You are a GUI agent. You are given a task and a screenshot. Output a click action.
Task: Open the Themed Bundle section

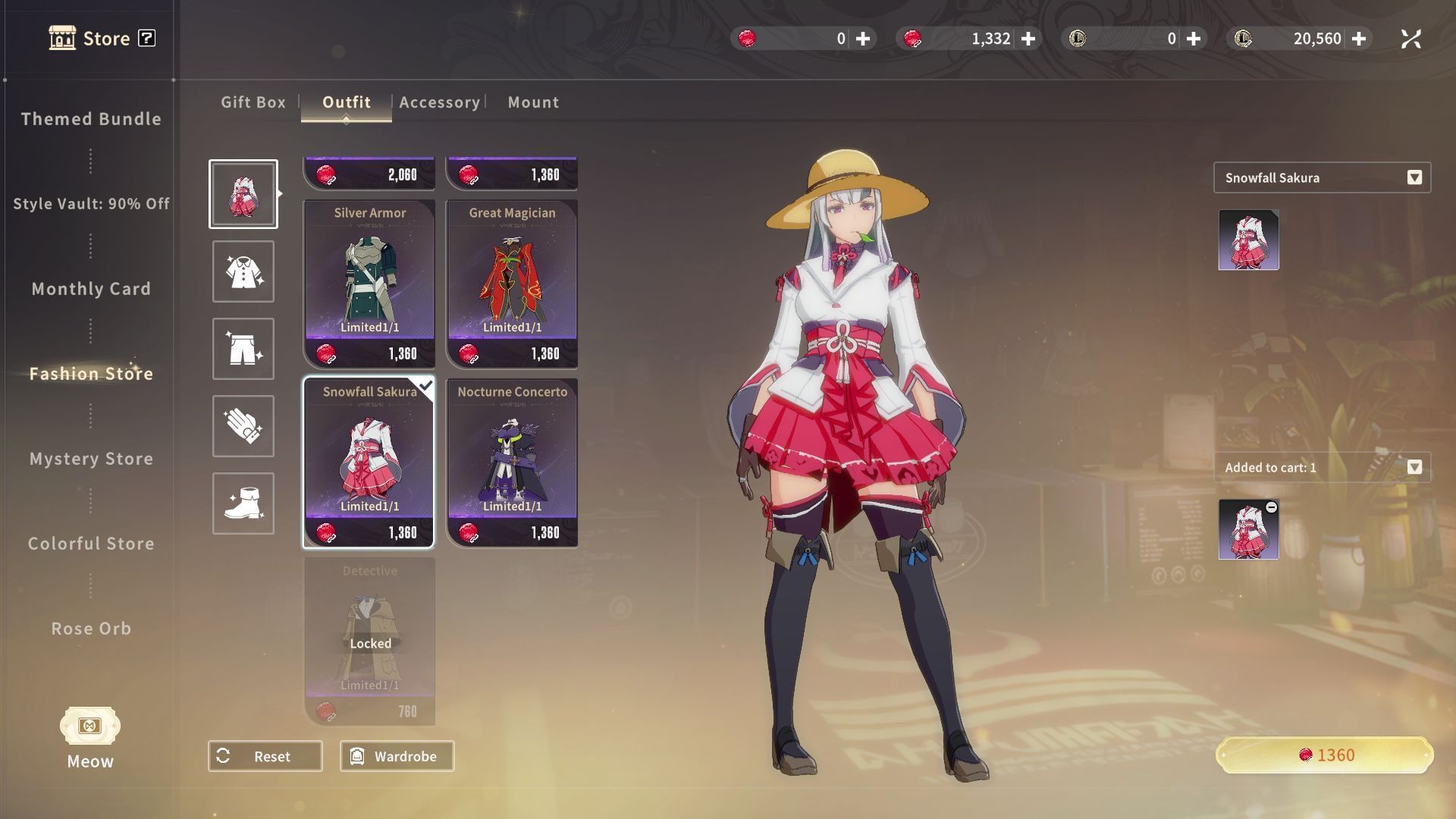[x=91, y=119]
